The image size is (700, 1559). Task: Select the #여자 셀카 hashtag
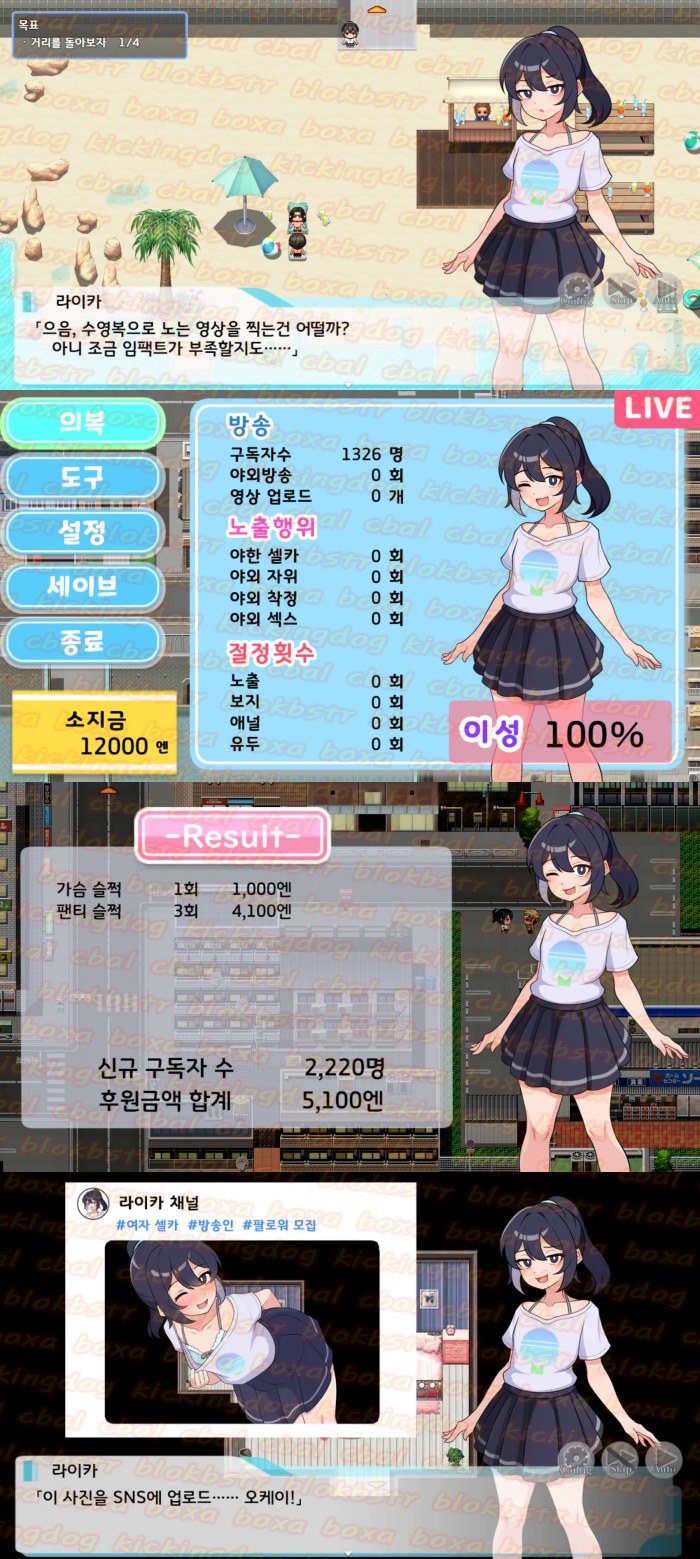(147, 1225)
